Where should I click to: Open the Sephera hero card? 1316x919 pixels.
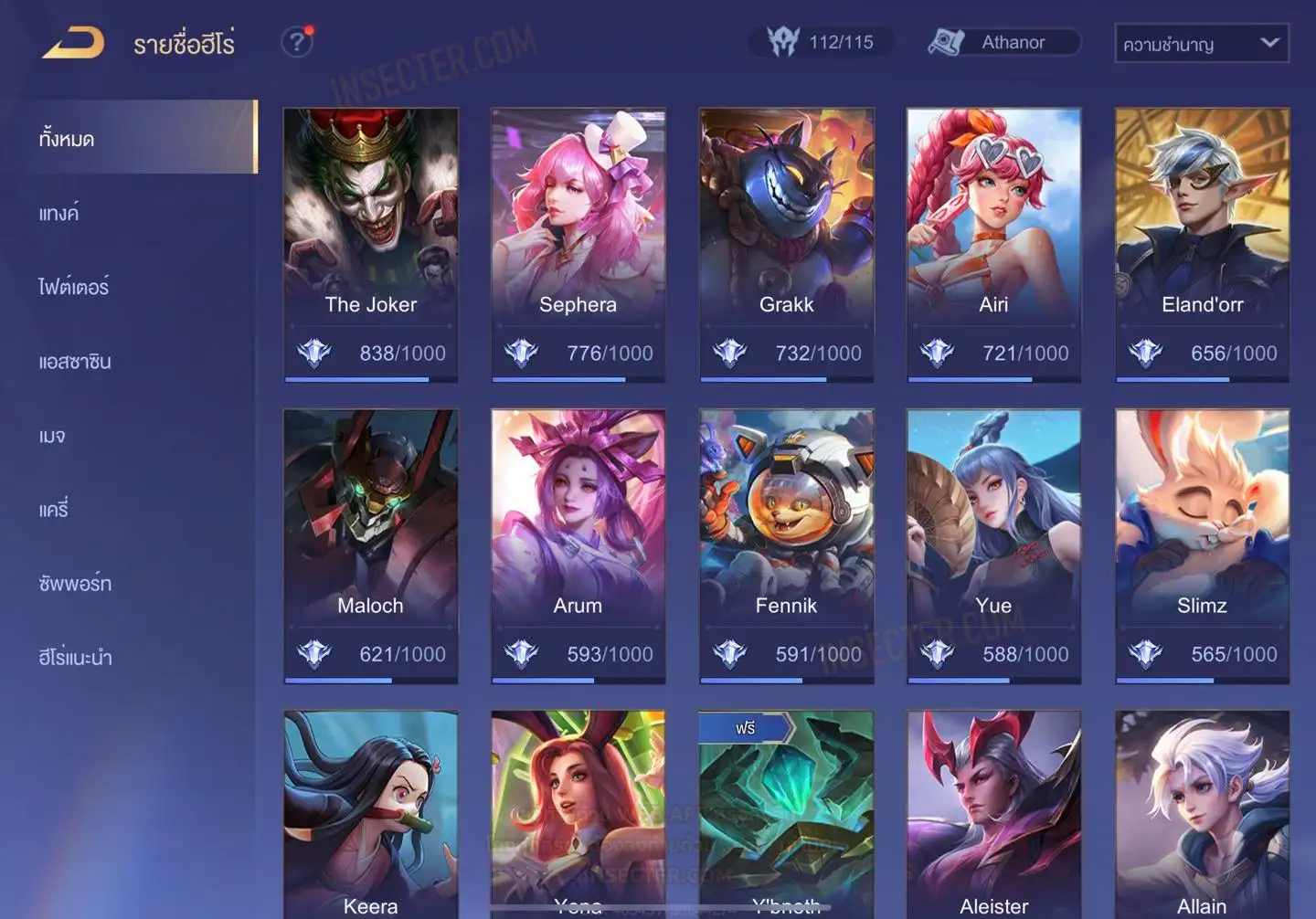tap(578, 244)
